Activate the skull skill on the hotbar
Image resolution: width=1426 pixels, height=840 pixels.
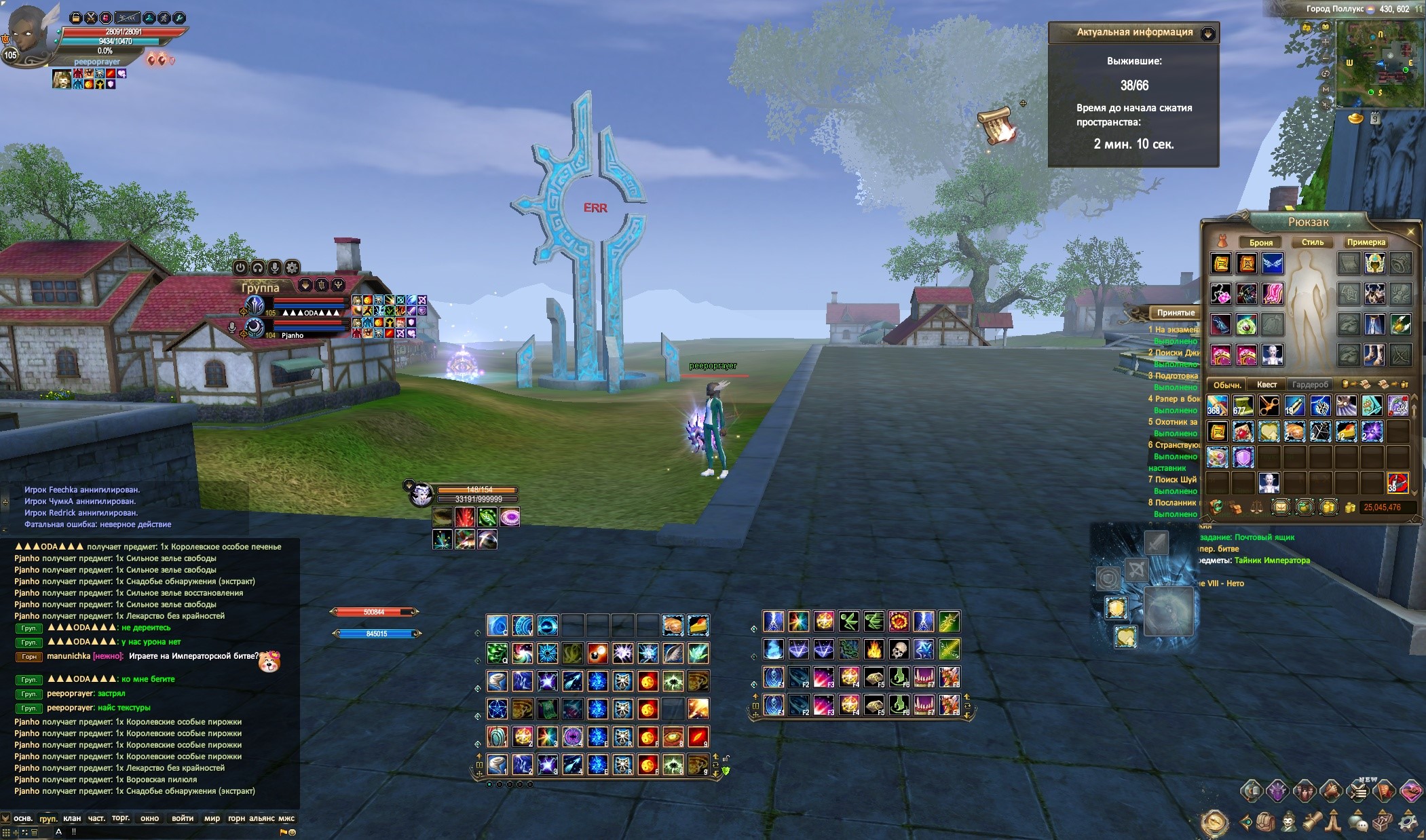pos(899,650)
